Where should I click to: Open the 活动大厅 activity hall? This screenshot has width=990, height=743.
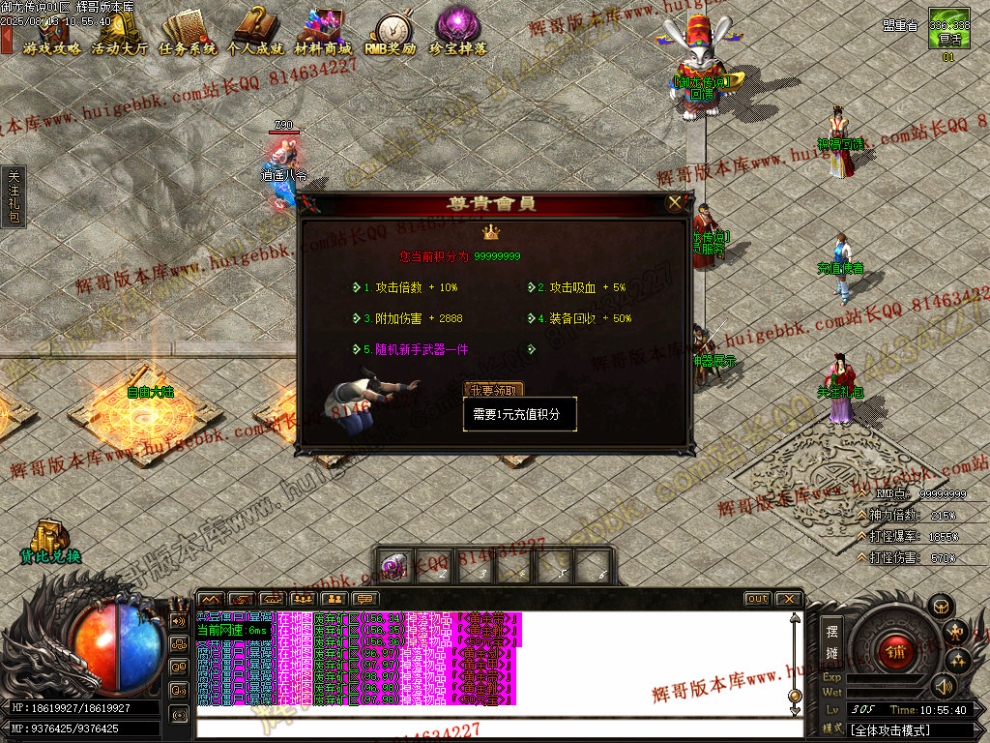pos(119,32)
